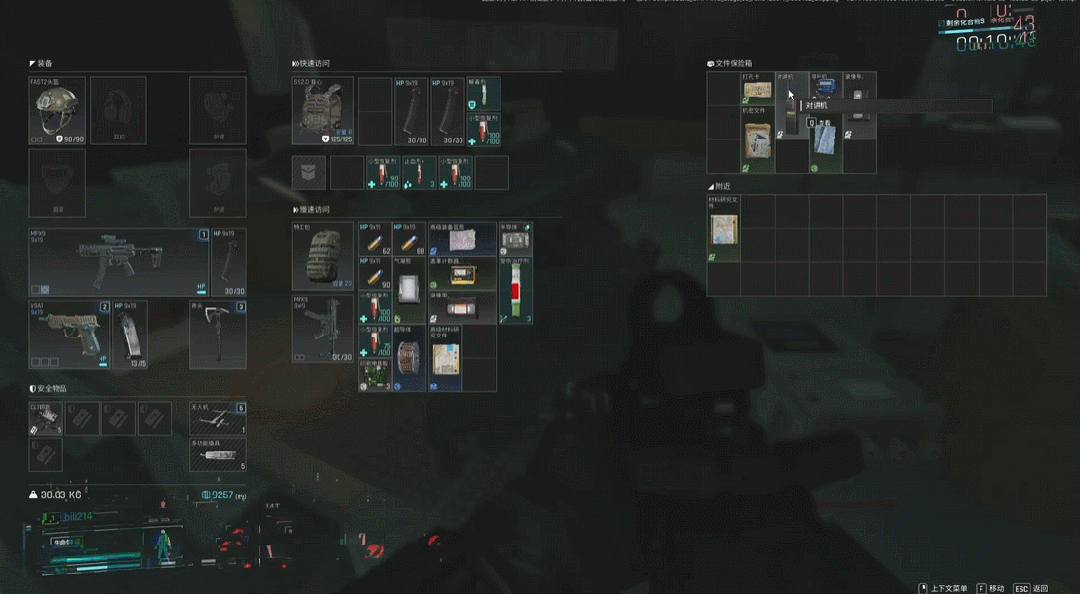Image resolution: width=1080 pixels, height=594 pixels.
Task: Choose the axe melee weapon slot
Action: click(x=217, y=334)
